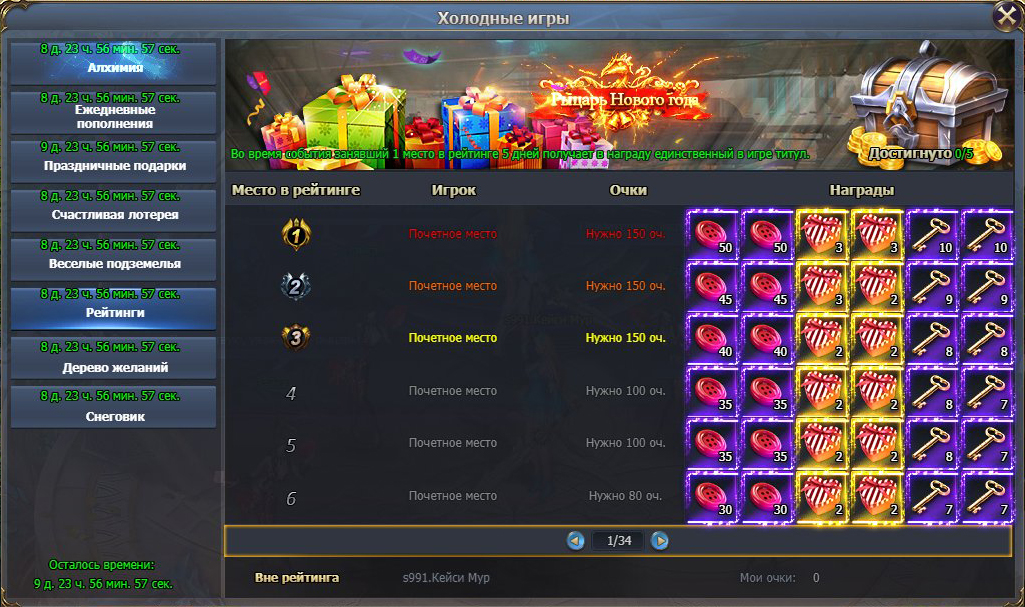Close the Холодные игры window
The height and width of the screenshot is (607, 1025).
(x=1006, y=17)
